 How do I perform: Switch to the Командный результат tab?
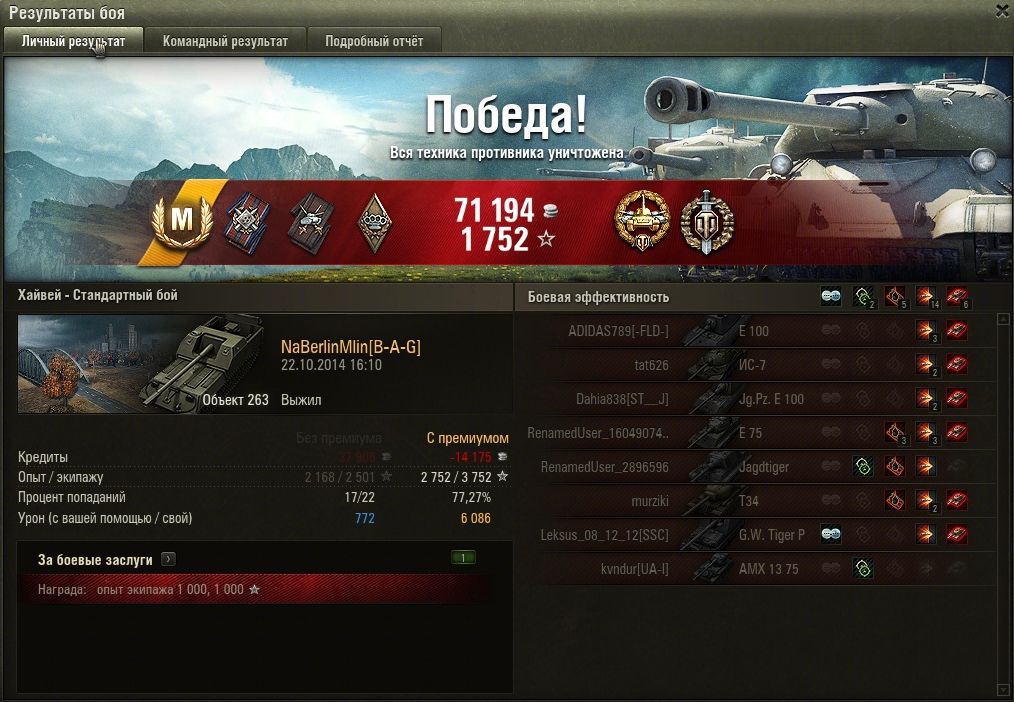(225, 41)
